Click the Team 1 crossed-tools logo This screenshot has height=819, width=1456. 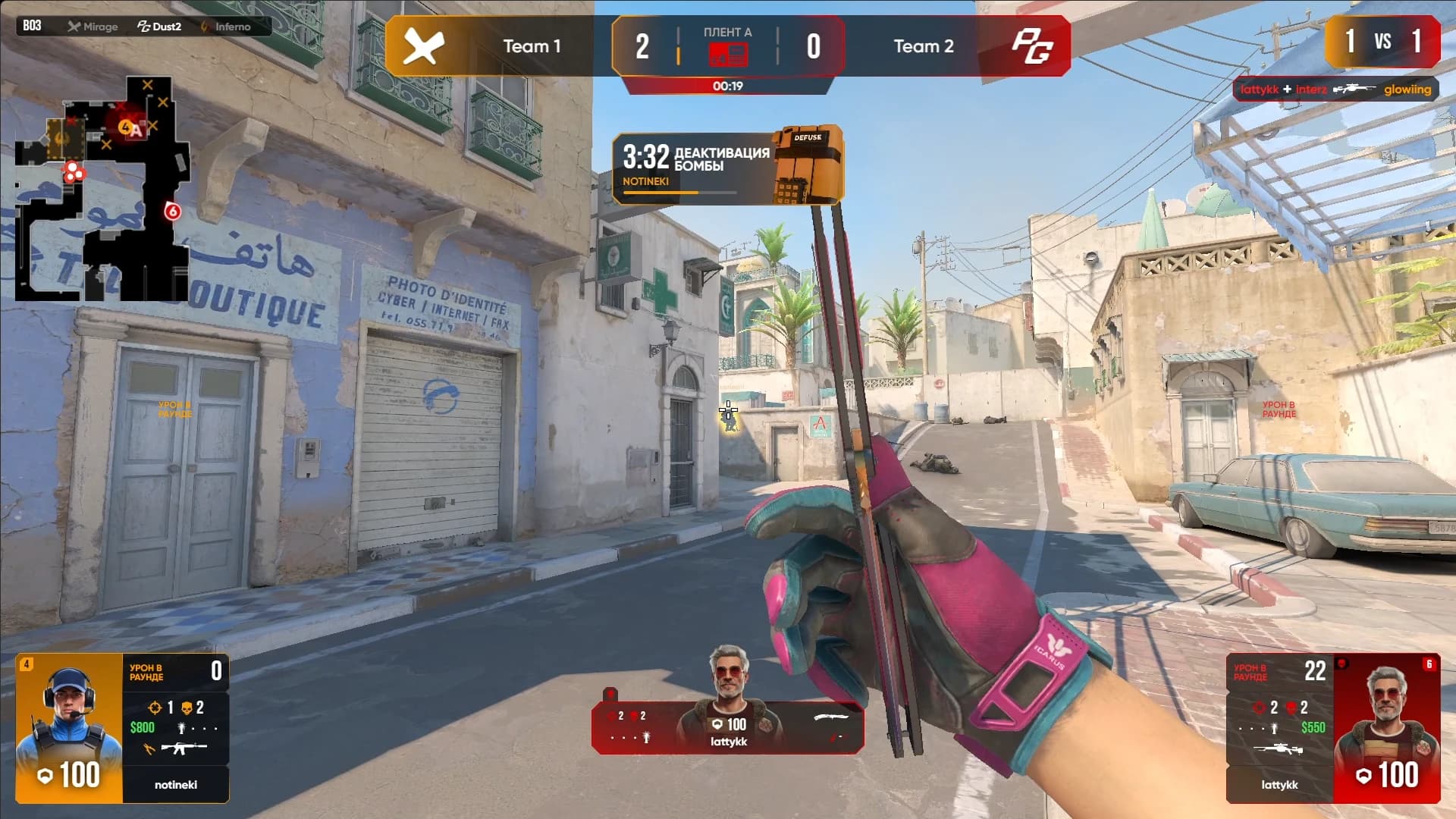[x=423, y=47]
